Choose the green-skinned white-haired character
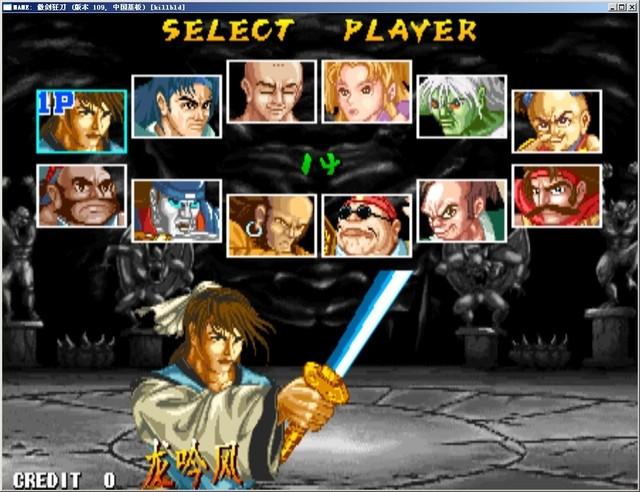This screenshot has width=640, height=492. (x=461, y=106)
